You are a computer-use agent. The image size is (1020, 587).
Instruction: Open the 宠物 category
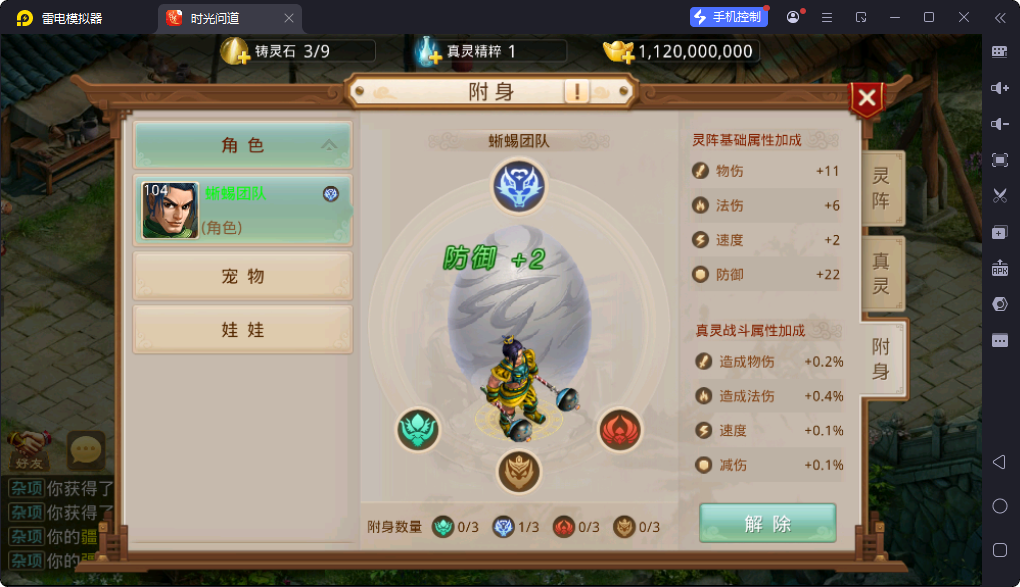[243, 276]
